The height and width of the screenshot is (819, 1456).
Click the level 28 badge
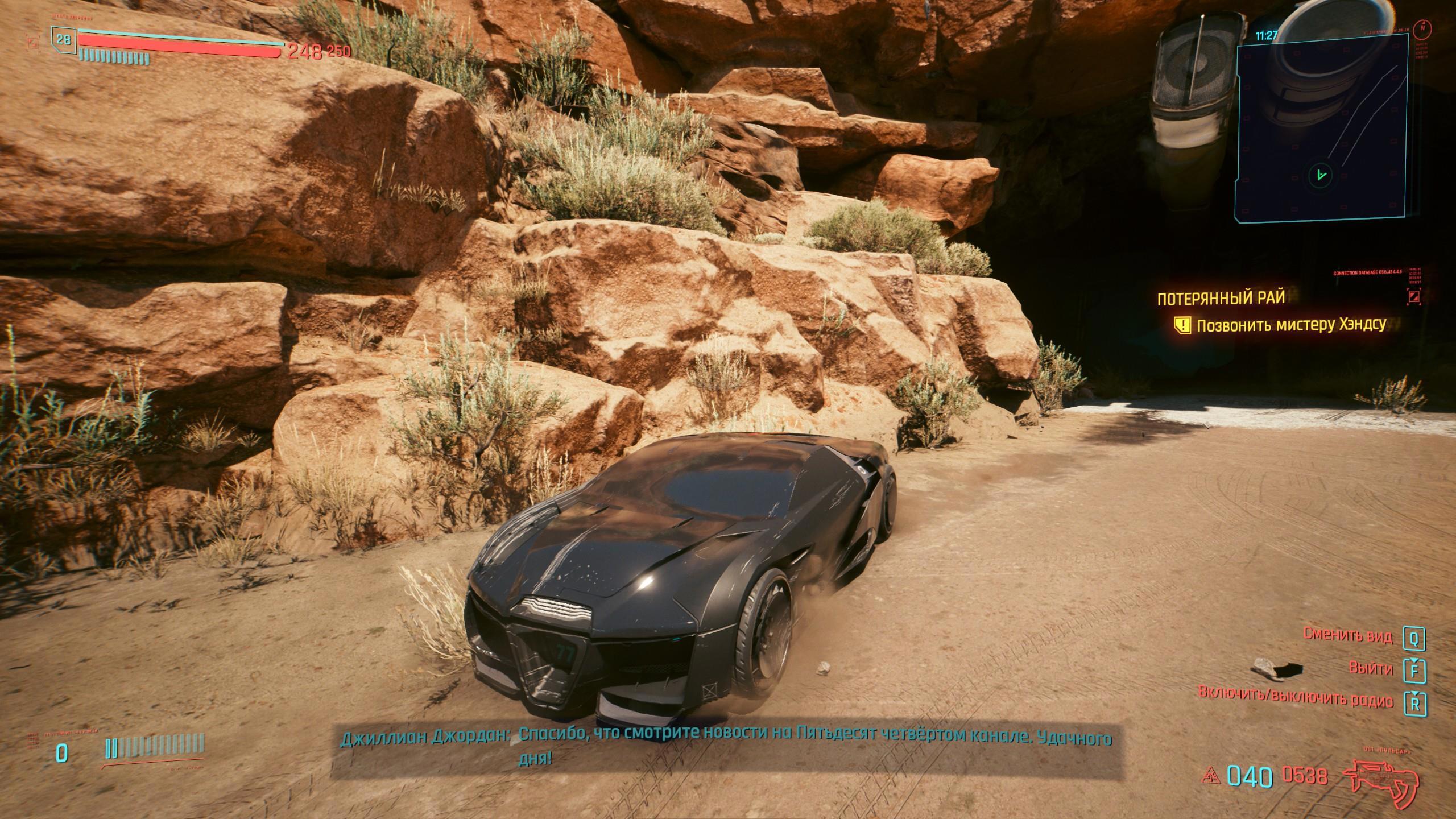(x=63, y=39)
